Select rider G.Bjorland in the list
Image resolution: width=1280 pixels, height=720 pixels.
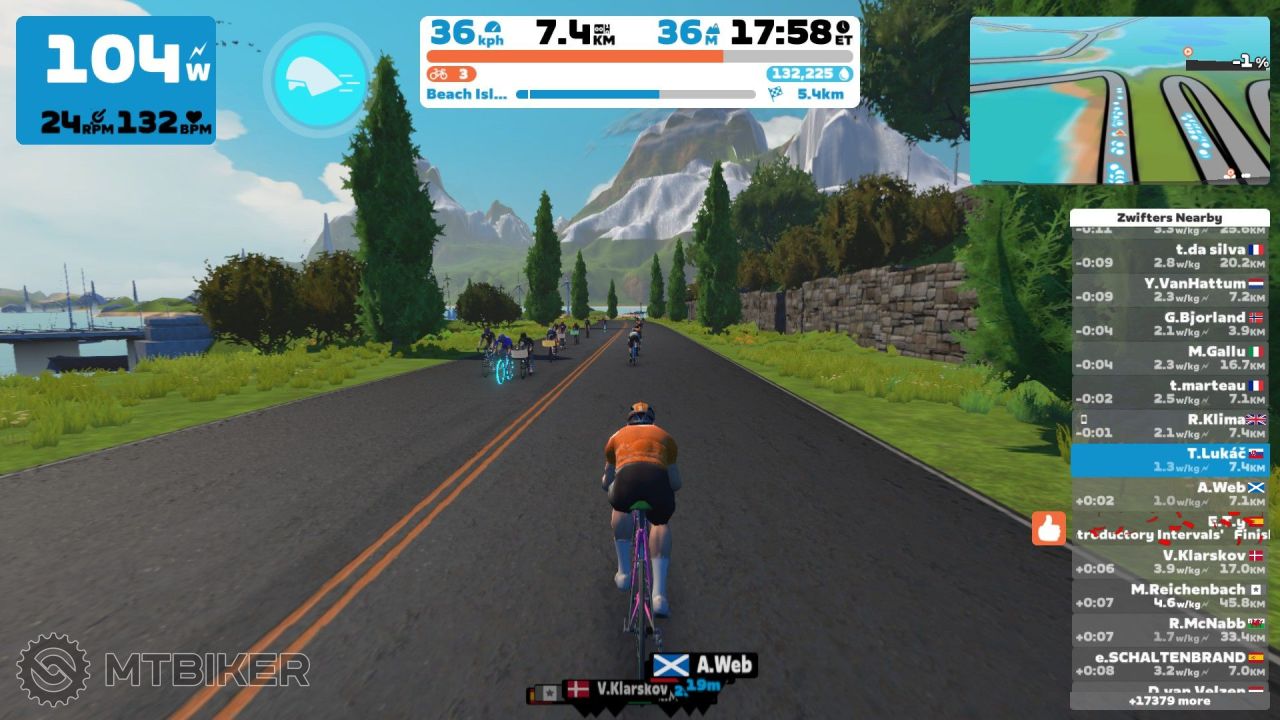coord(1170,324)
